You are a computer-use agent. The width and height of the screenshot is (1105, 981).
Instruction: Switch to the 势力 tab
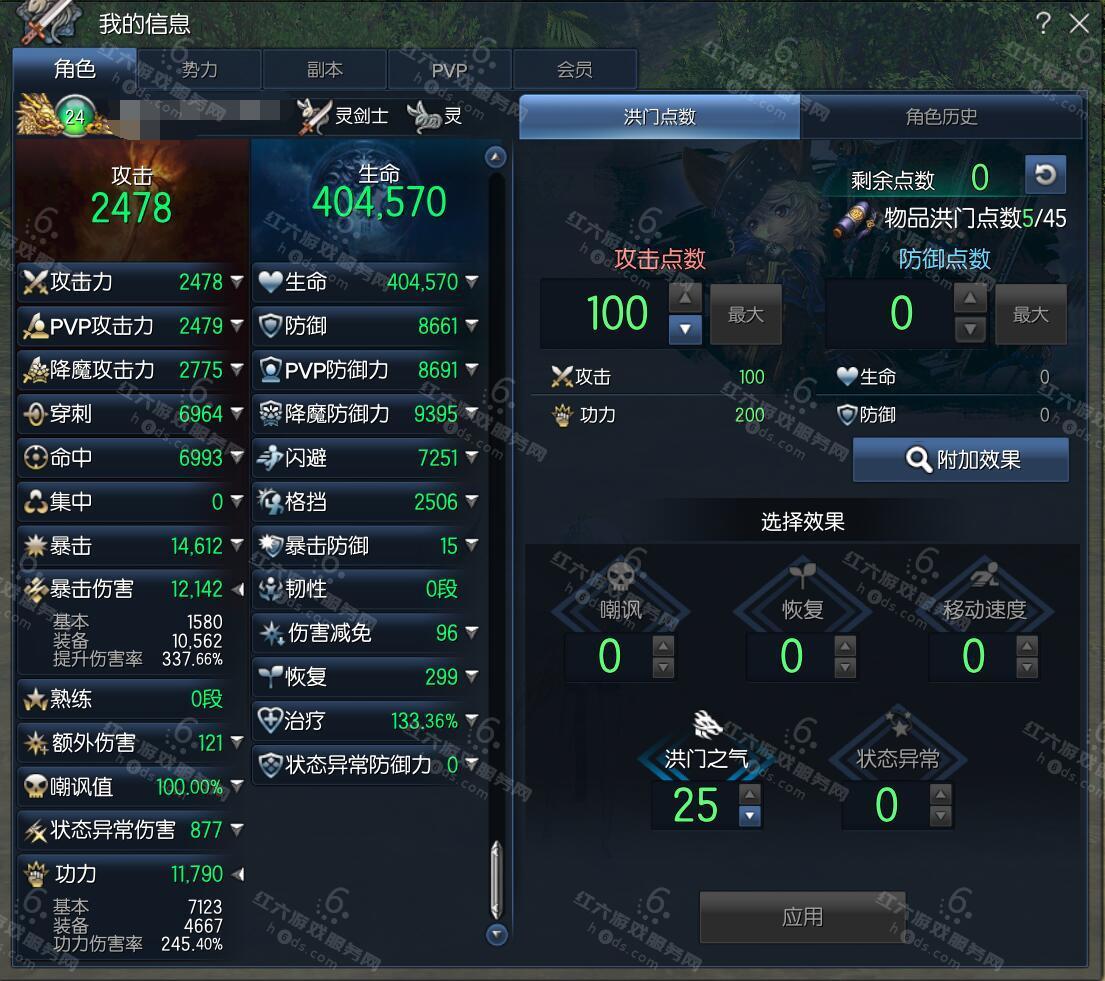[x=200, y=69]
